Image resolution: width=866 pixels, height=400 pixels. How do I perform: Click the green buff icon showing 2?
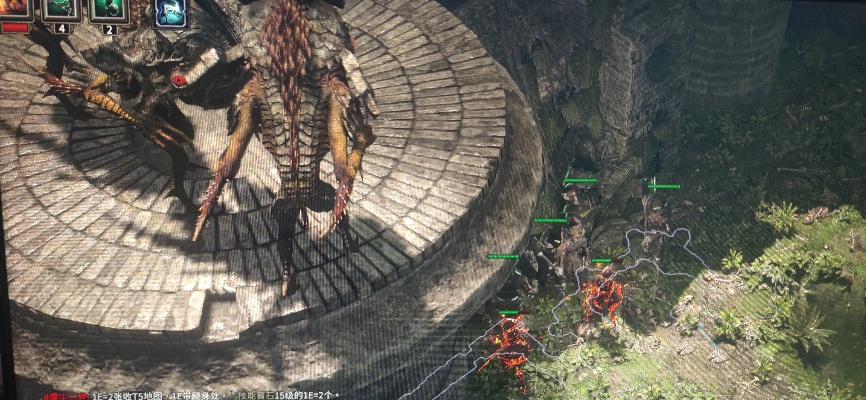[109, 9]
